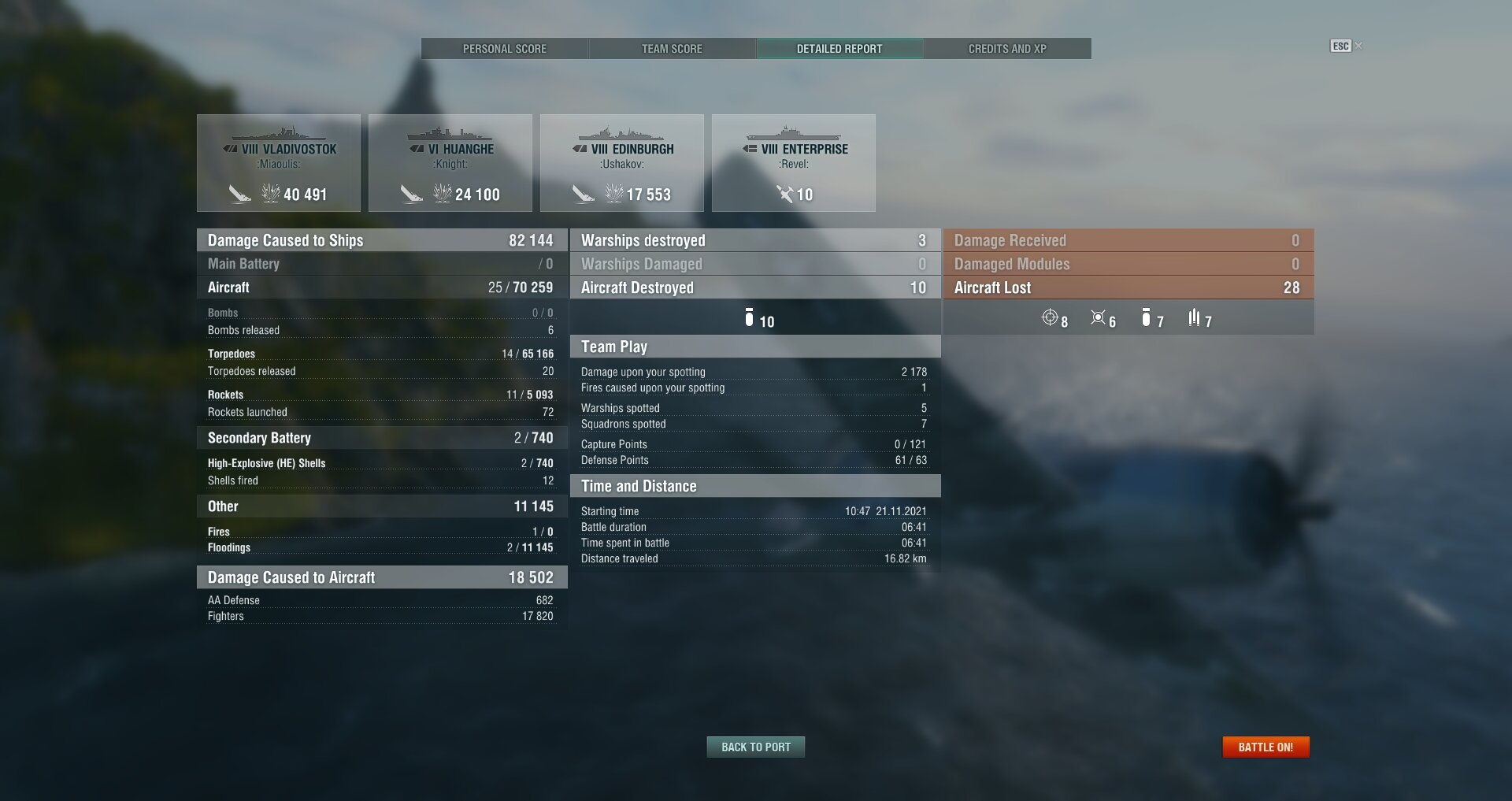The height and width of the screenshot is (801, 1512).
Task: Choose the VI Huanghe ship card
Action: point(450,163)
